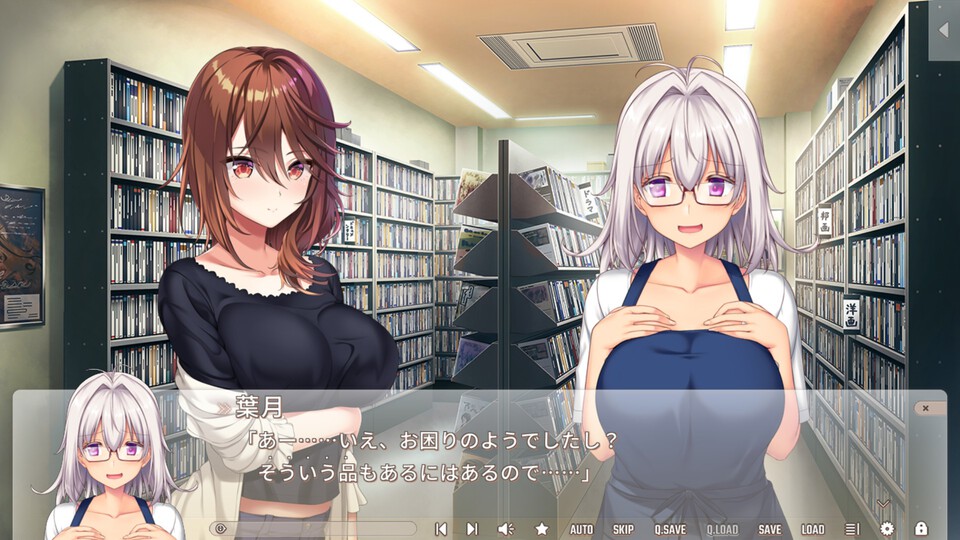Replay the voice line via the speaker icon
This screenshot has width=960, height=540.
pos(506,529)
